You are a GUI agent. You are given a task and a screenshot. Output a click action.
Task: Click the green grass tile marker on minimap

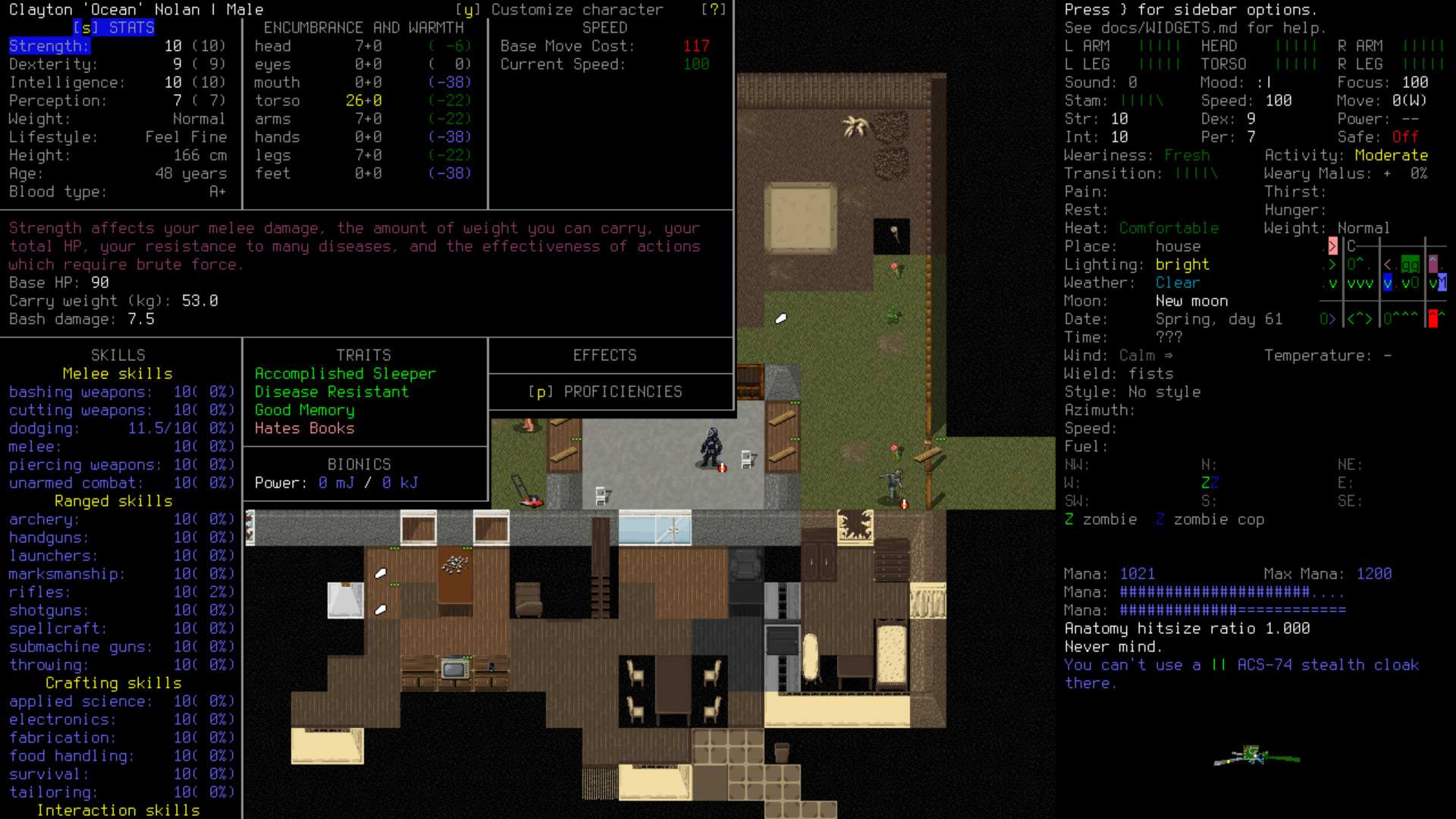click(1410, 265)
